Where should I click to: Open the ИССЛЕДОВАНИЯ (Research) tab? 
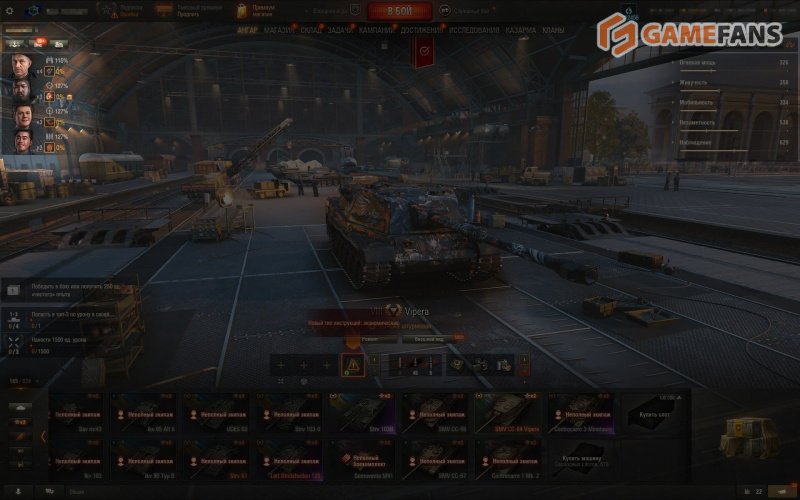pos(474,31)
